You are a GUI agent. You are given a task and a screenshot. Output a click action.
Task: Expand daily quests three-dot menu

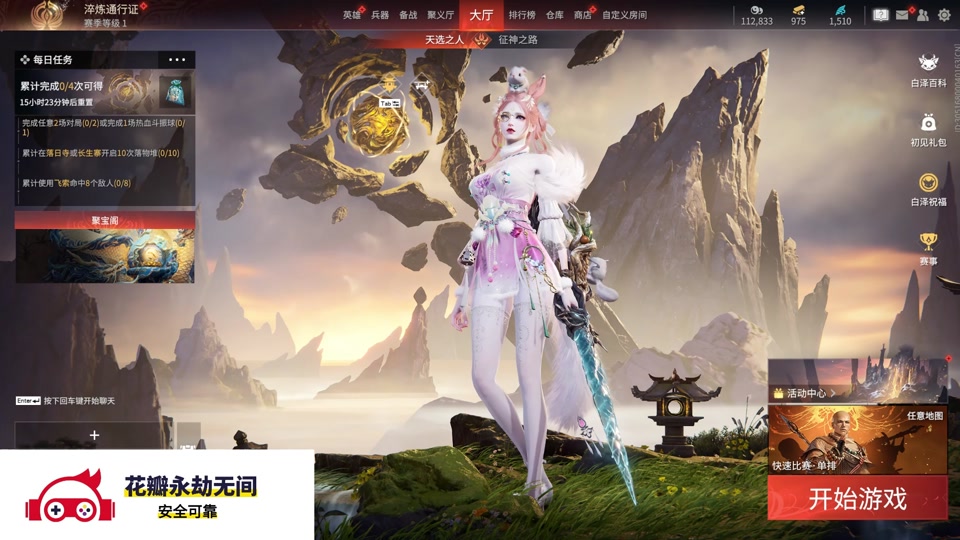177,60
